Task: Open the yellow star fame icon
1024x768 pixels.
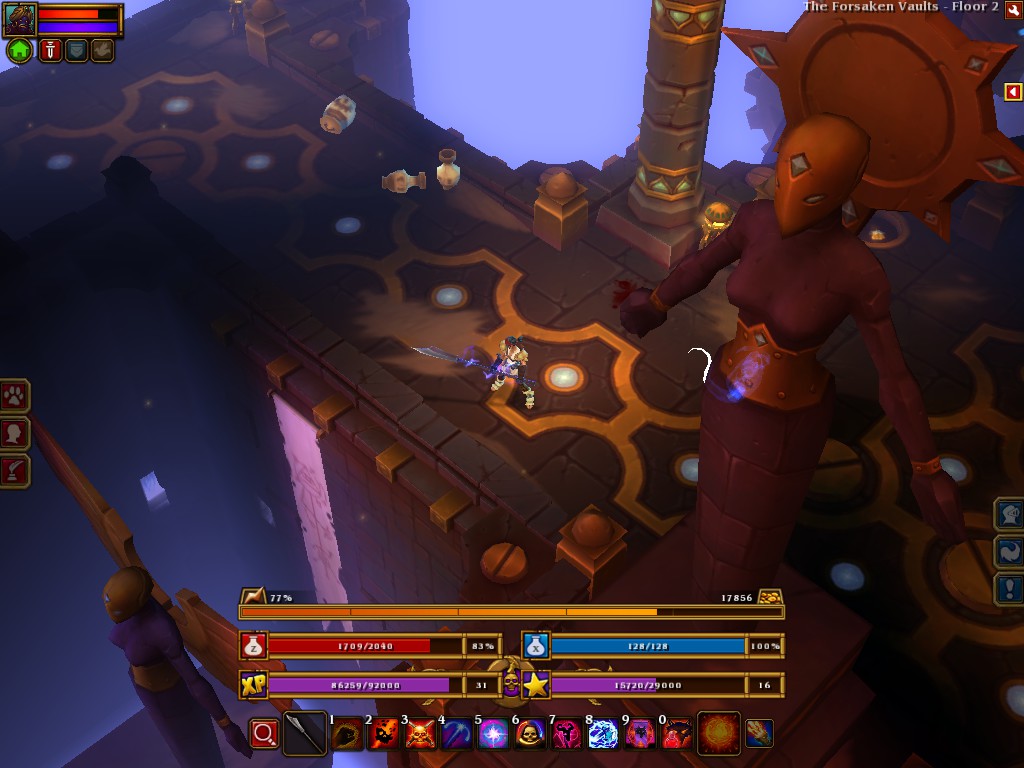Action: point(536,685)
